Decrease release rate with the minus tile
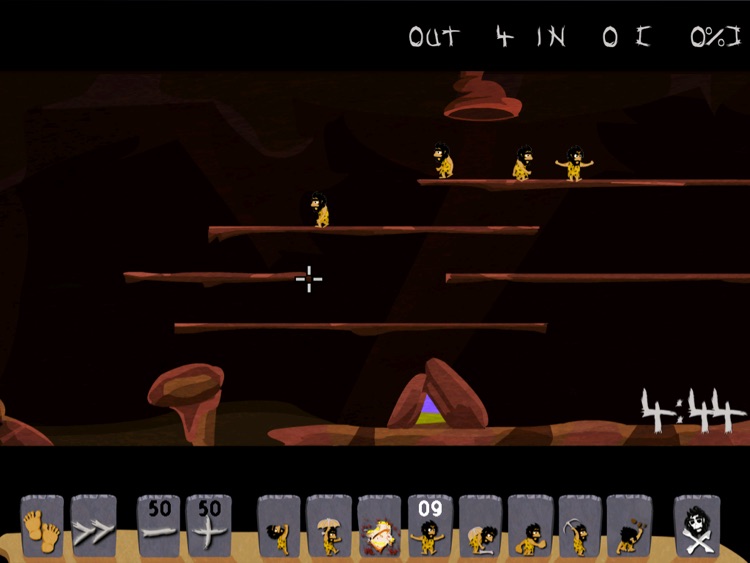This screenshot has width=750, height=563. 159,525
